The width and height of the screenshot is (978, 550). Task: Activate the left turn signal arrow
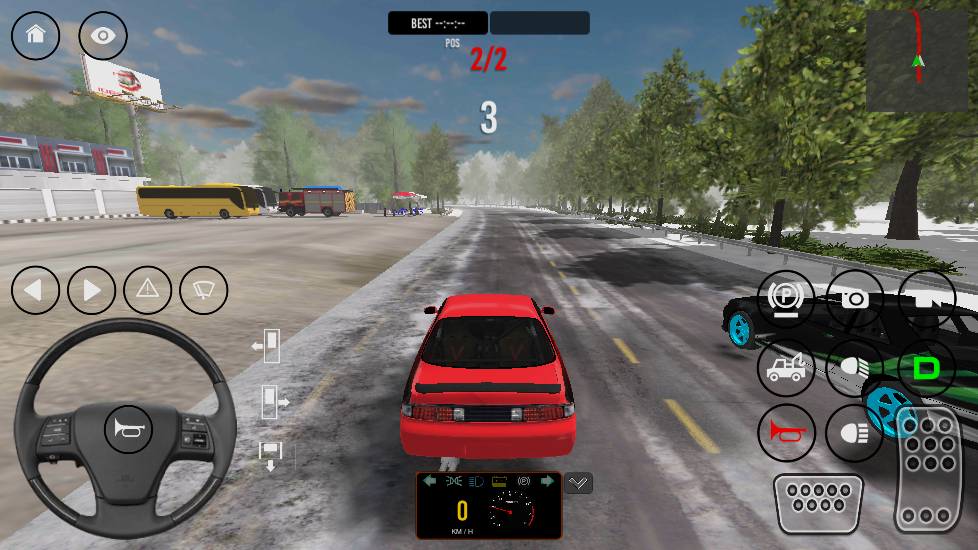pos(36,291)
